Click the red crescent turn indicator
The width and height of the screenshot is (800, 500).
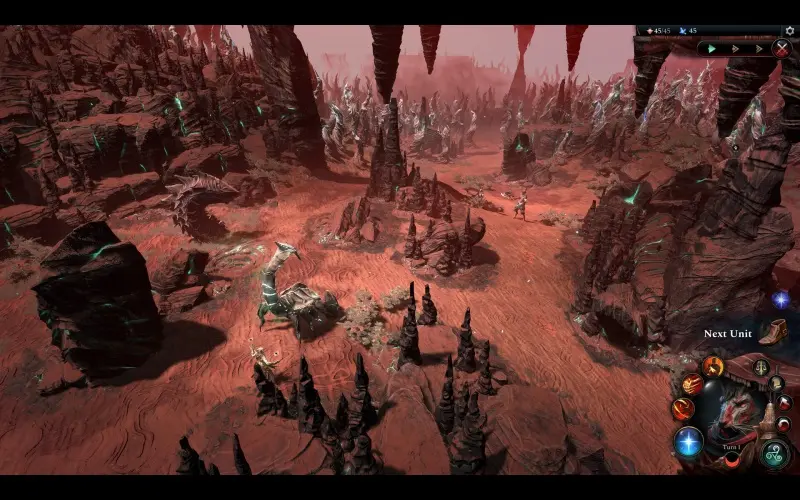pyautogui.click(x=732, y=458)
